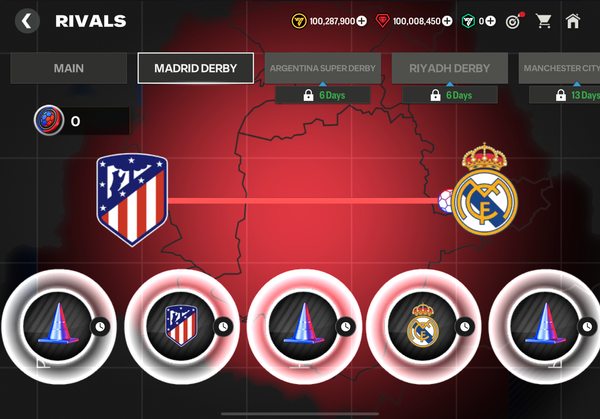Viewport: 600px width, 419px height.
Task: Open the locked Argentina Super Derby tab
Action: tap(323, 69)
